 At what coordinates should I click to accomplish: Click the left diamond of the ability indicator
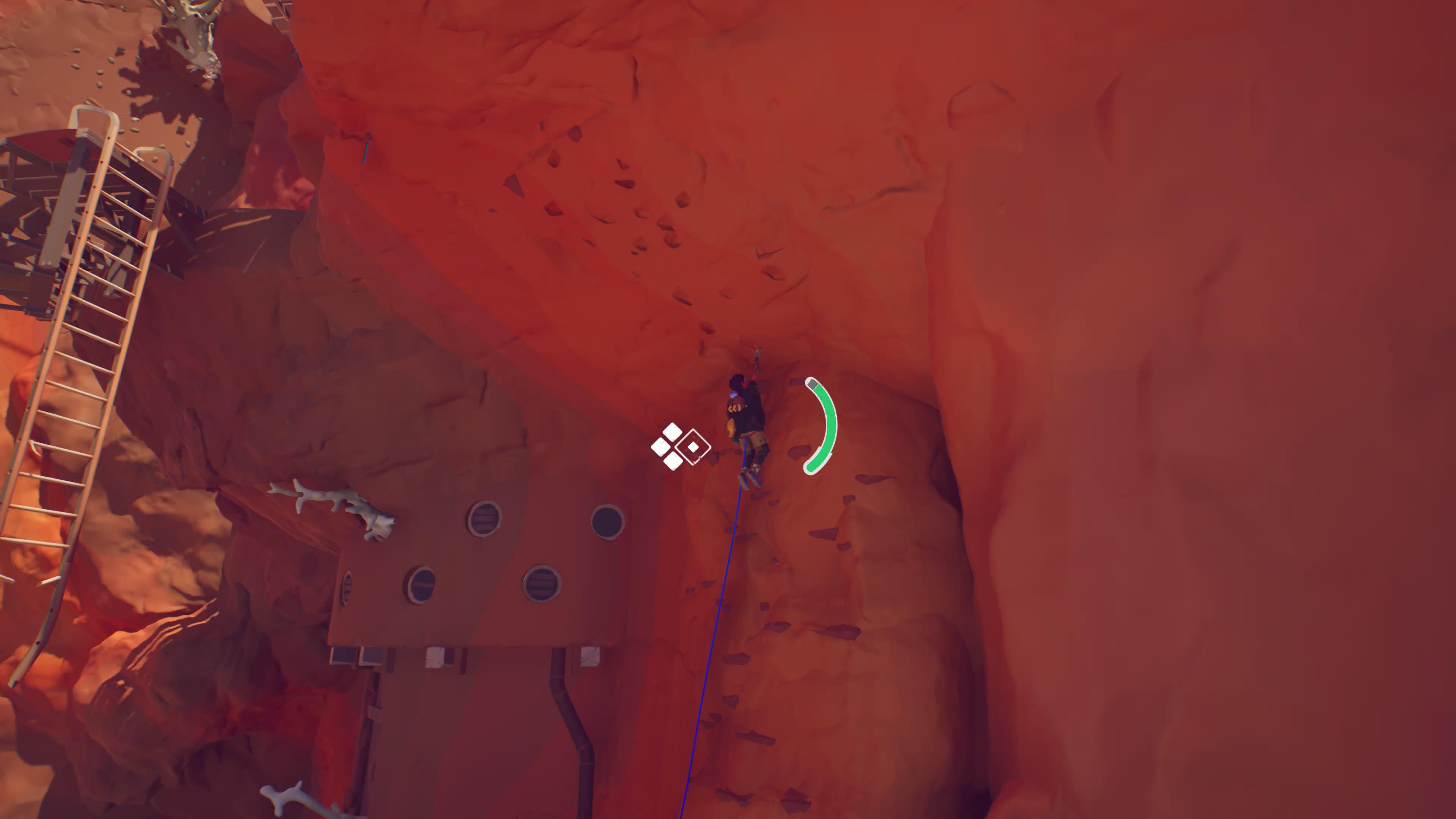coord(661,448)
